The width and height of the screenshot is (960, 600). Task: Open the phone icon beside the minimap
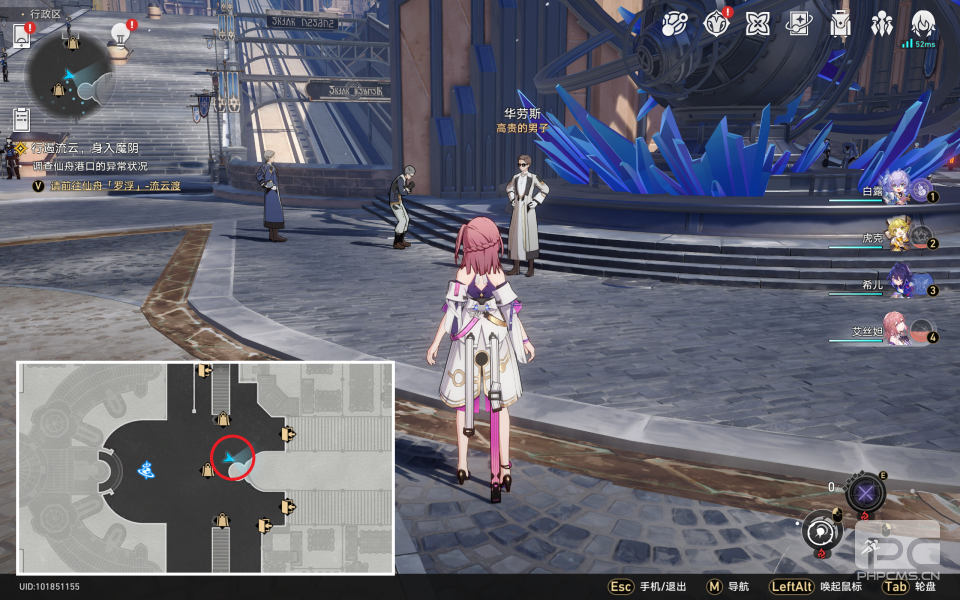[22, 36]
